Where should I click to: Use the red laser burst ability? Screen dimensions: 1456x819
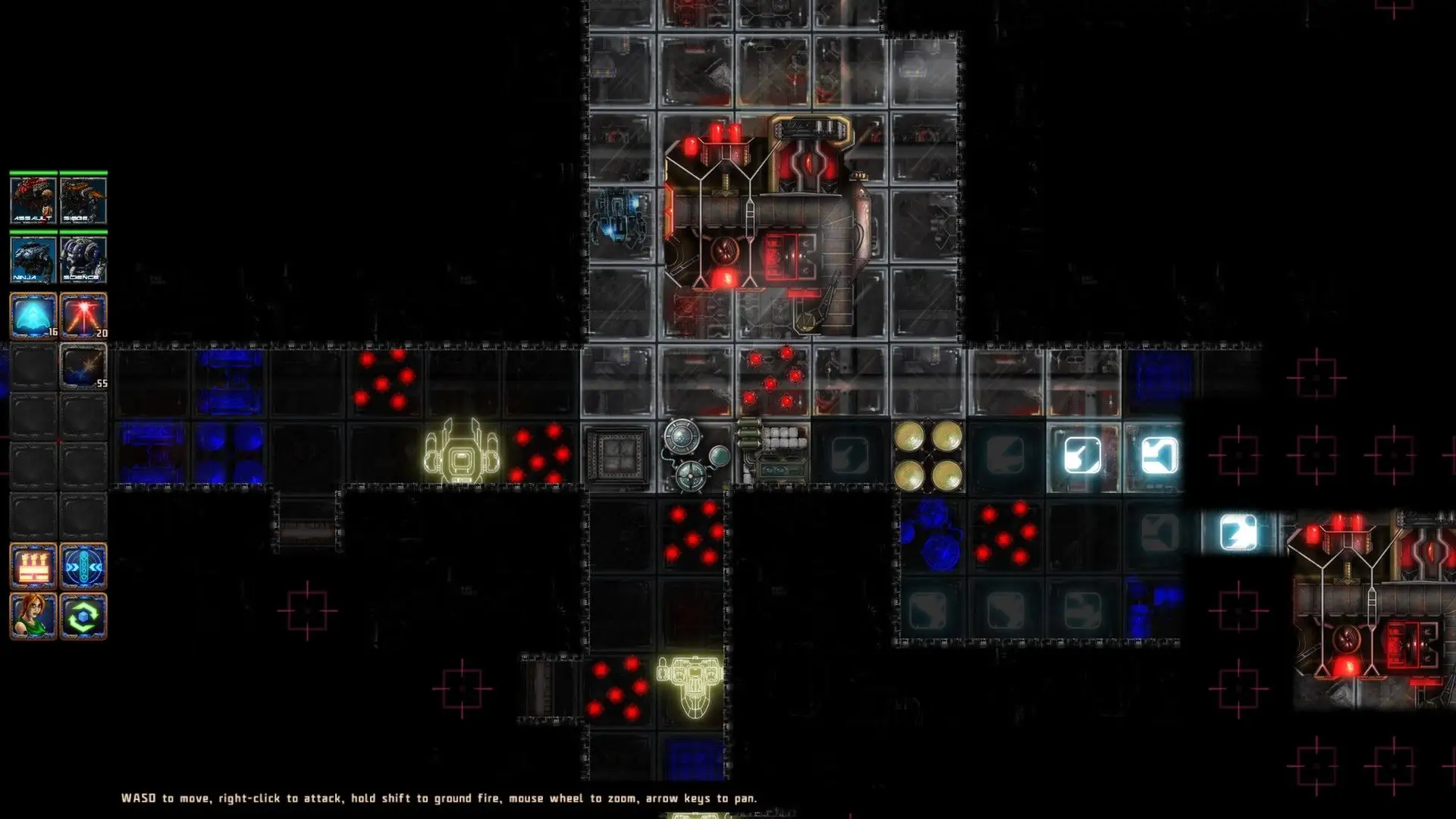point(83,315)
